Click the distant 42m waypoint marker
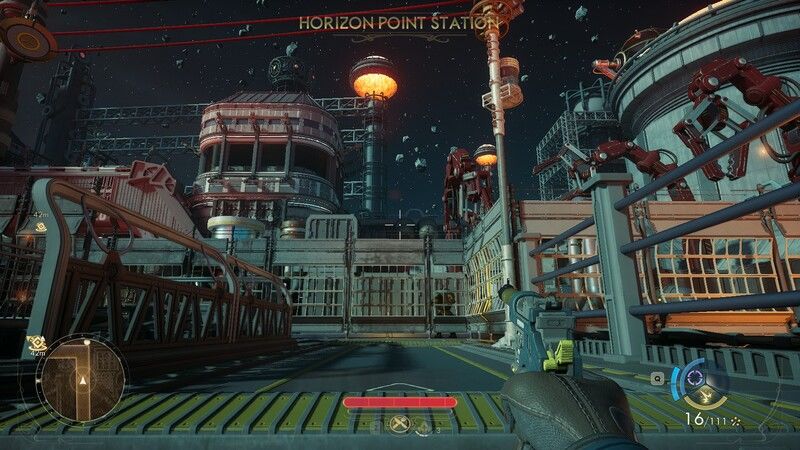 41,226
